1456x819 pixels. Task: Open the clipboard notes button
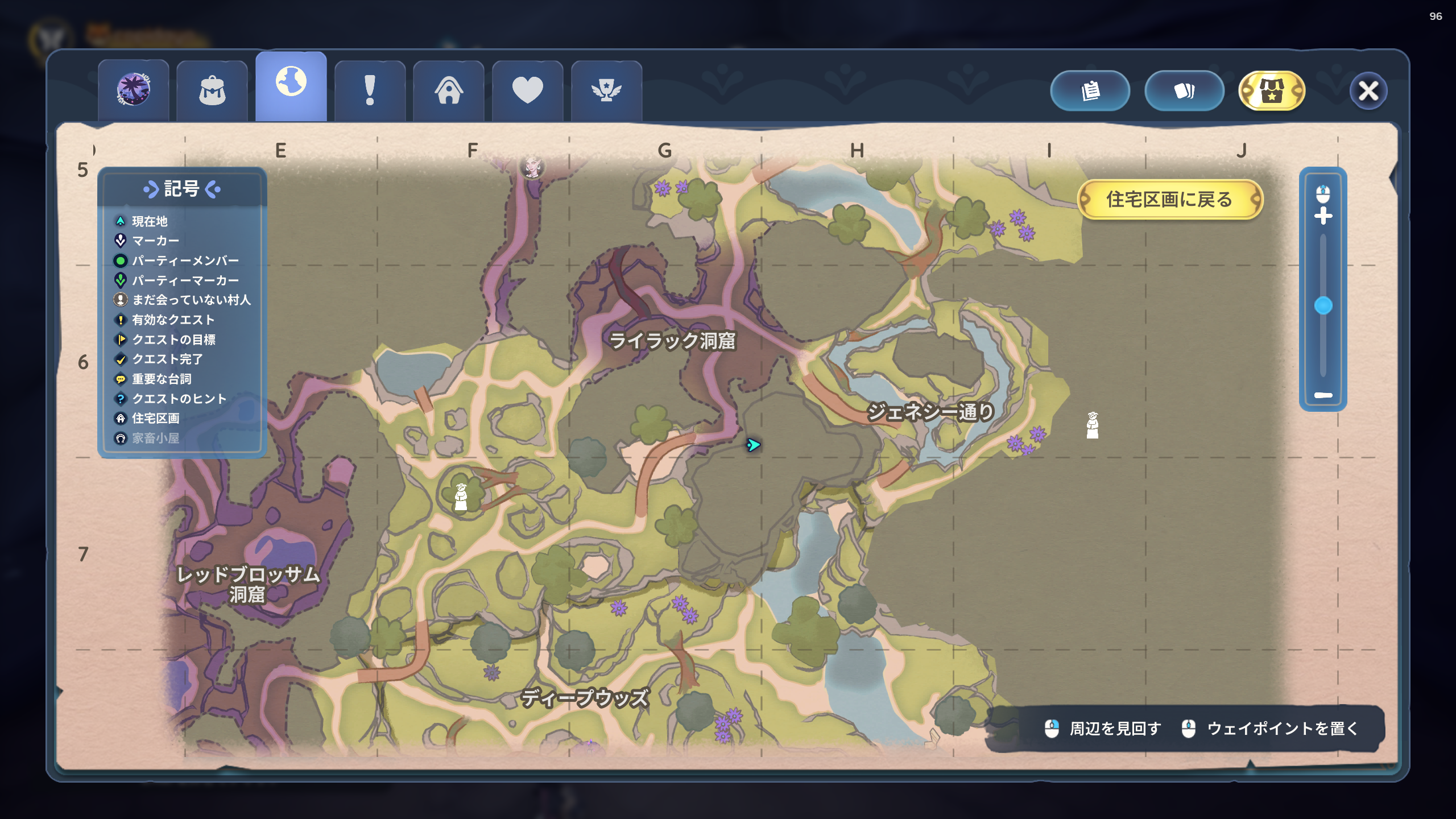tap(1090, 91)
